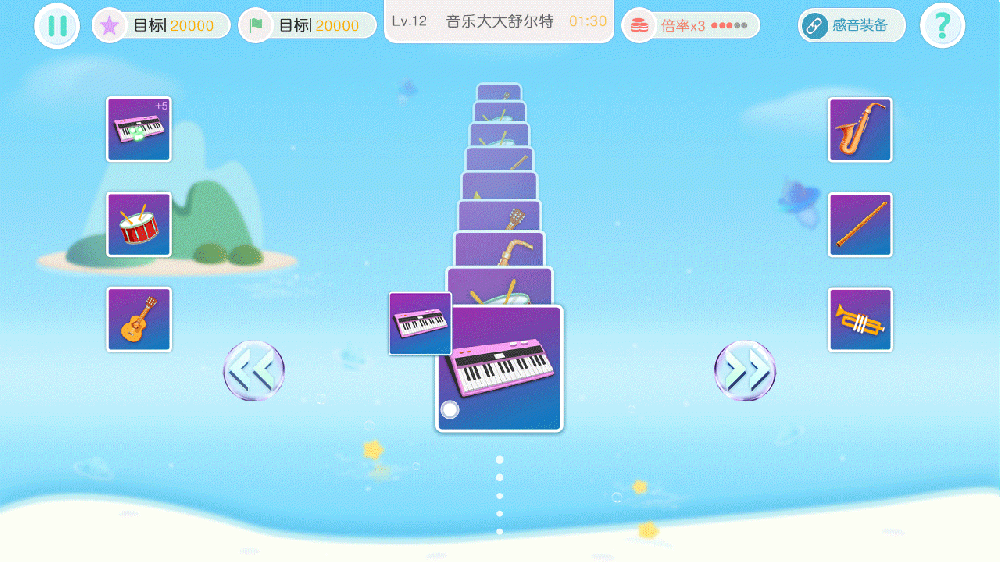
Task: Select the large keyboard card at front
Action: click(500, 368)
